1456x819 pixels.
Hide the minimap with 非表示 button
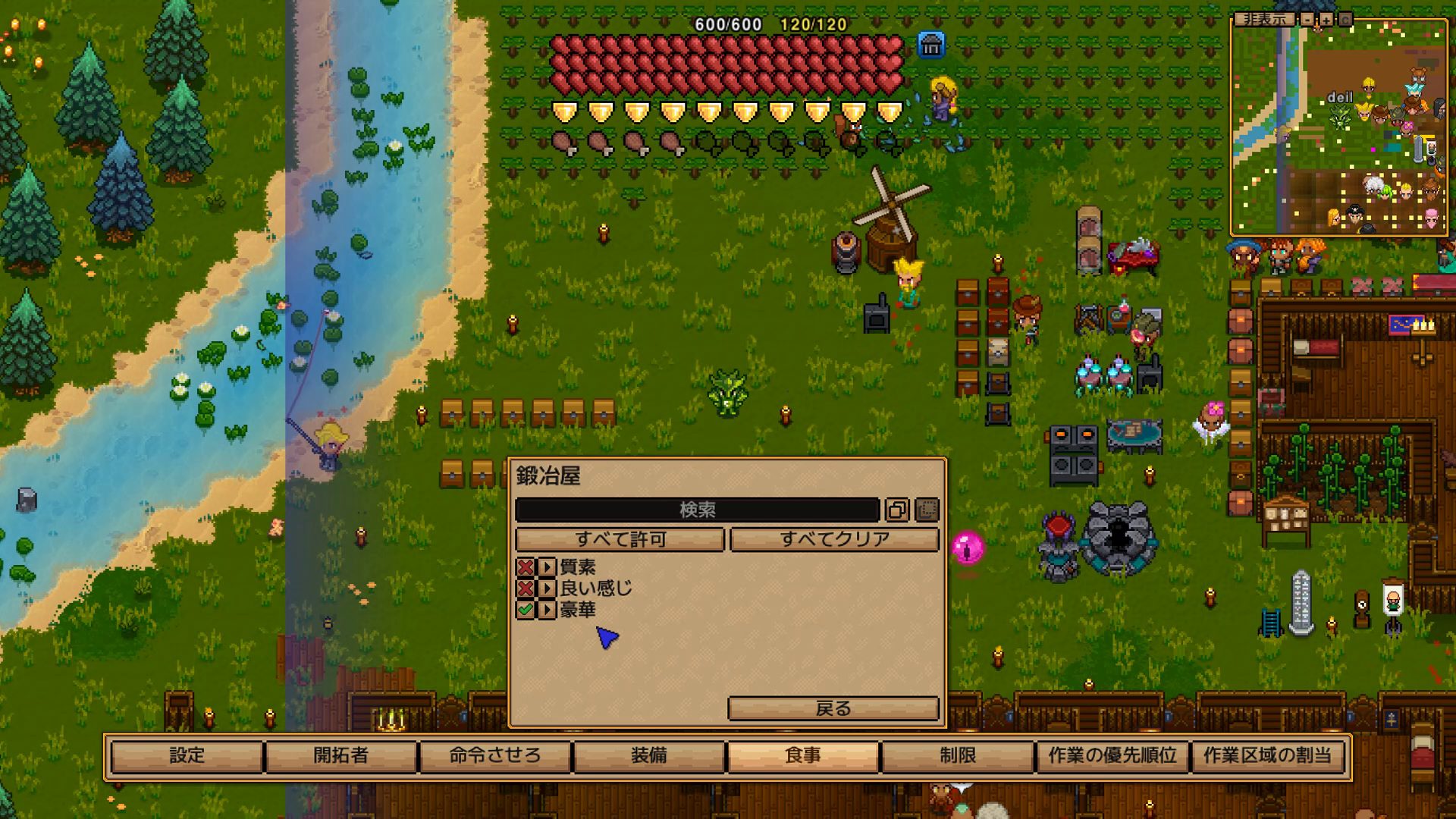tap(1264, 19)
